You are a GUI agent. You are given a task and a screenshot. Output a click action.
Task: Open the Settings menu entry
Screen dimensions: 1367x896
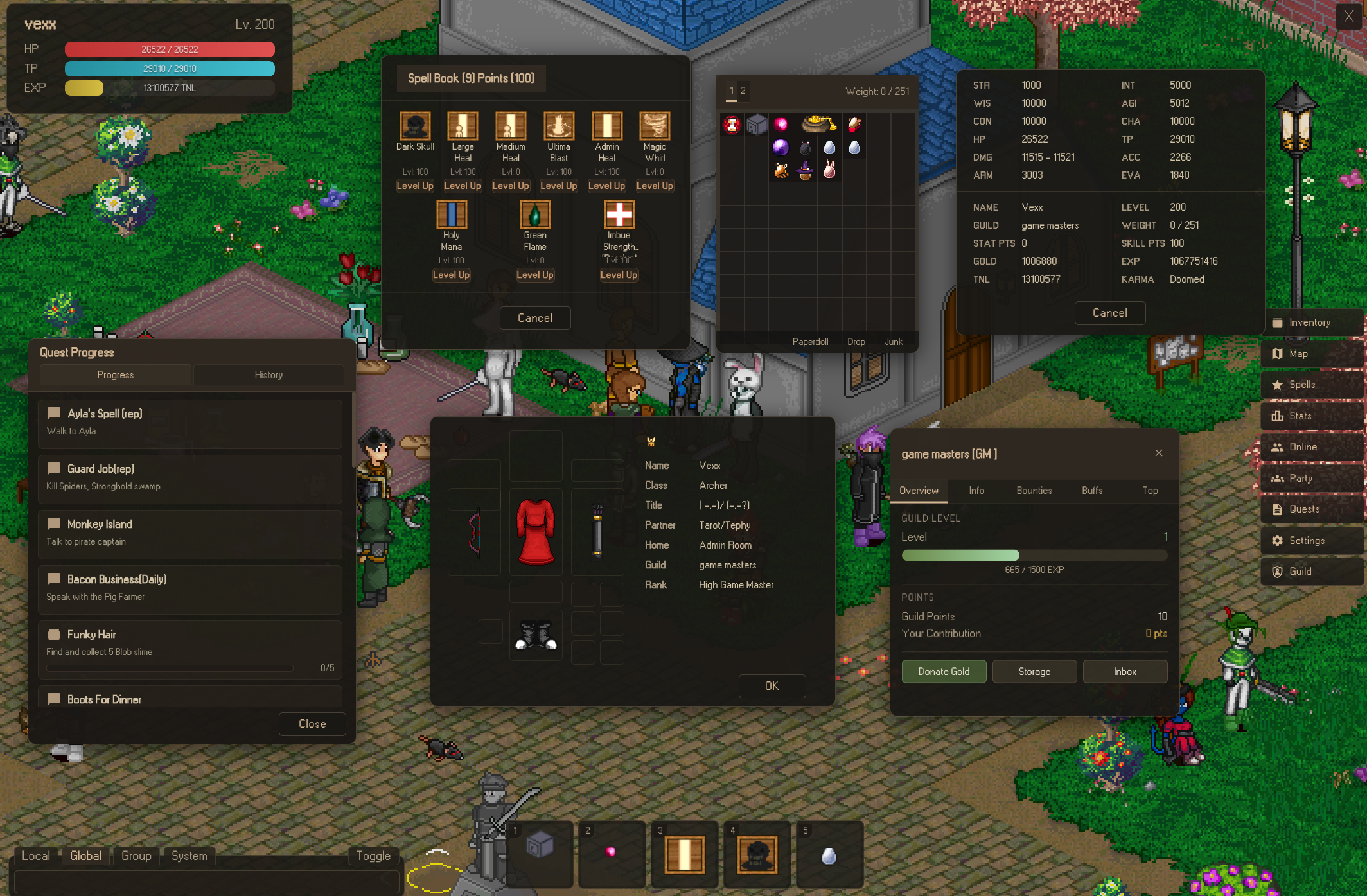tap(1307, 541)
